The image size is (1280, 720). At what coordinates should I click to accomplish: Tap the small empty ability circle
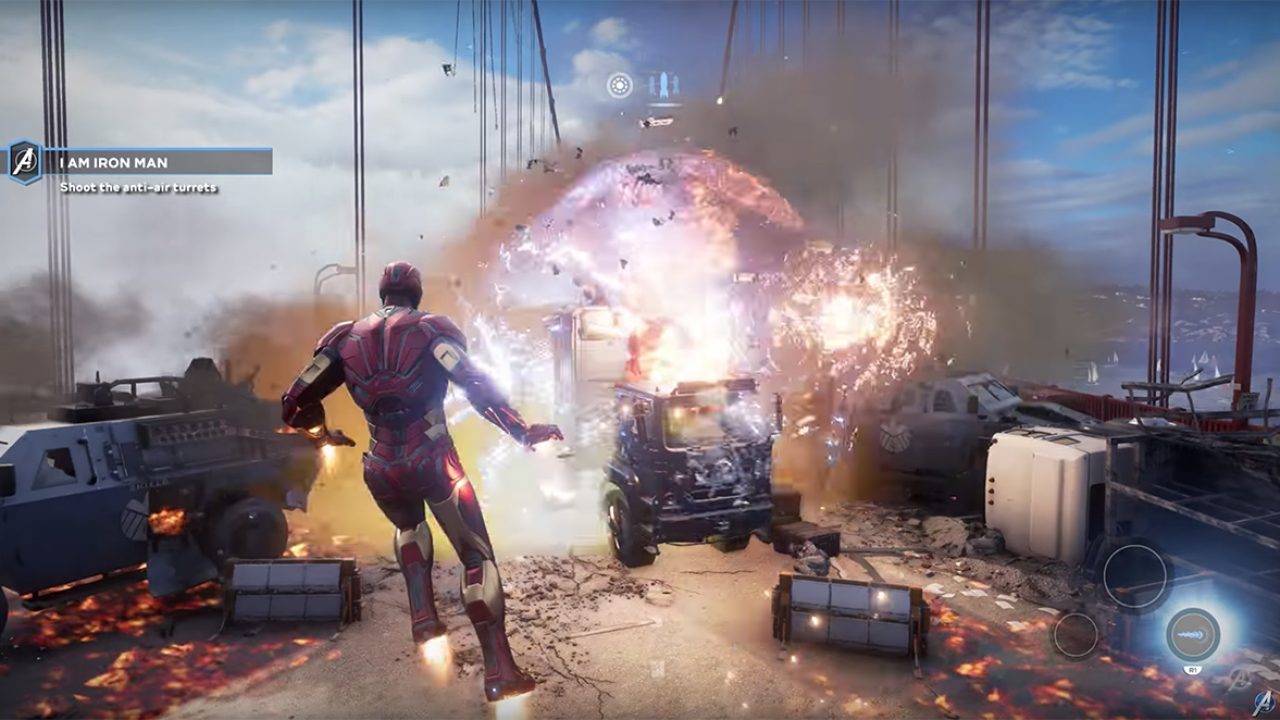click(x=1076, y=635)
